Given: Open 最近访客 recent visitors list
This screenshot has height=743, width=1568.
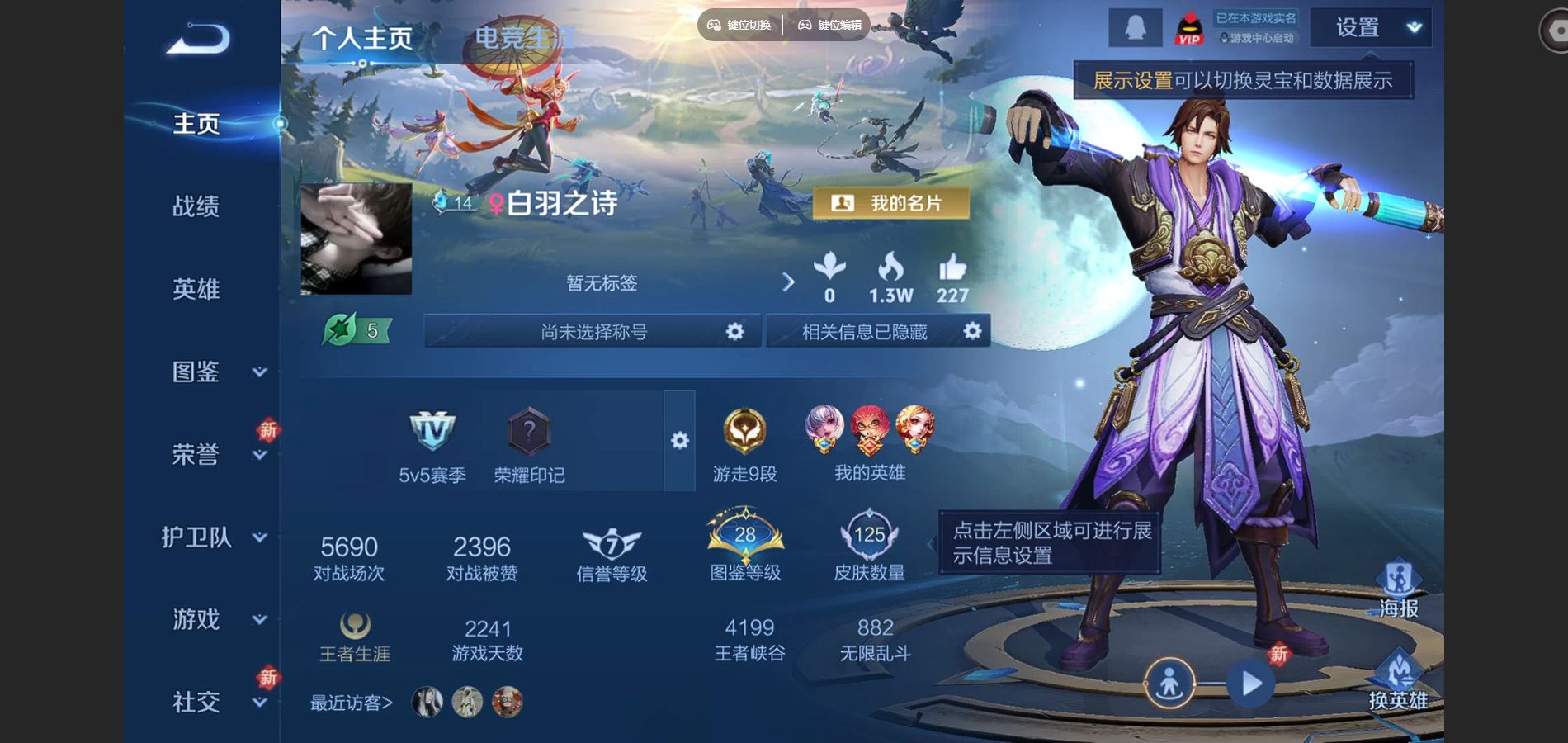Looking at the screenshot, I should point(352,703).
